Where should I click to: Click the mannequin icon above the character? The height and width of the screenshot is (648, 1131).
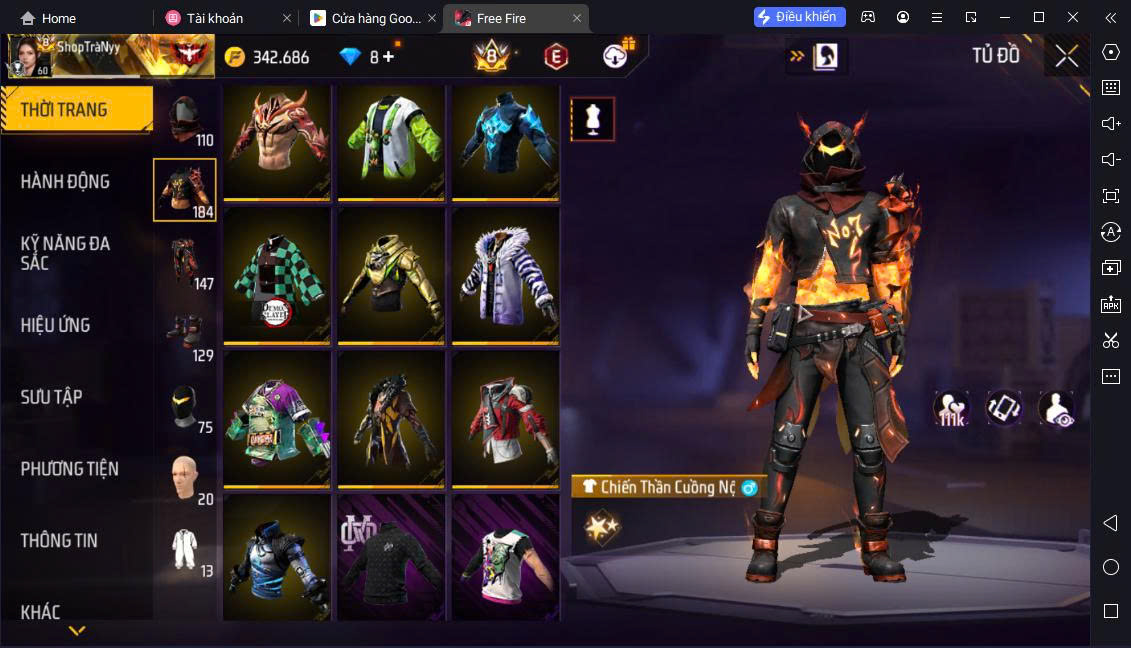click(x=592, y=119)
